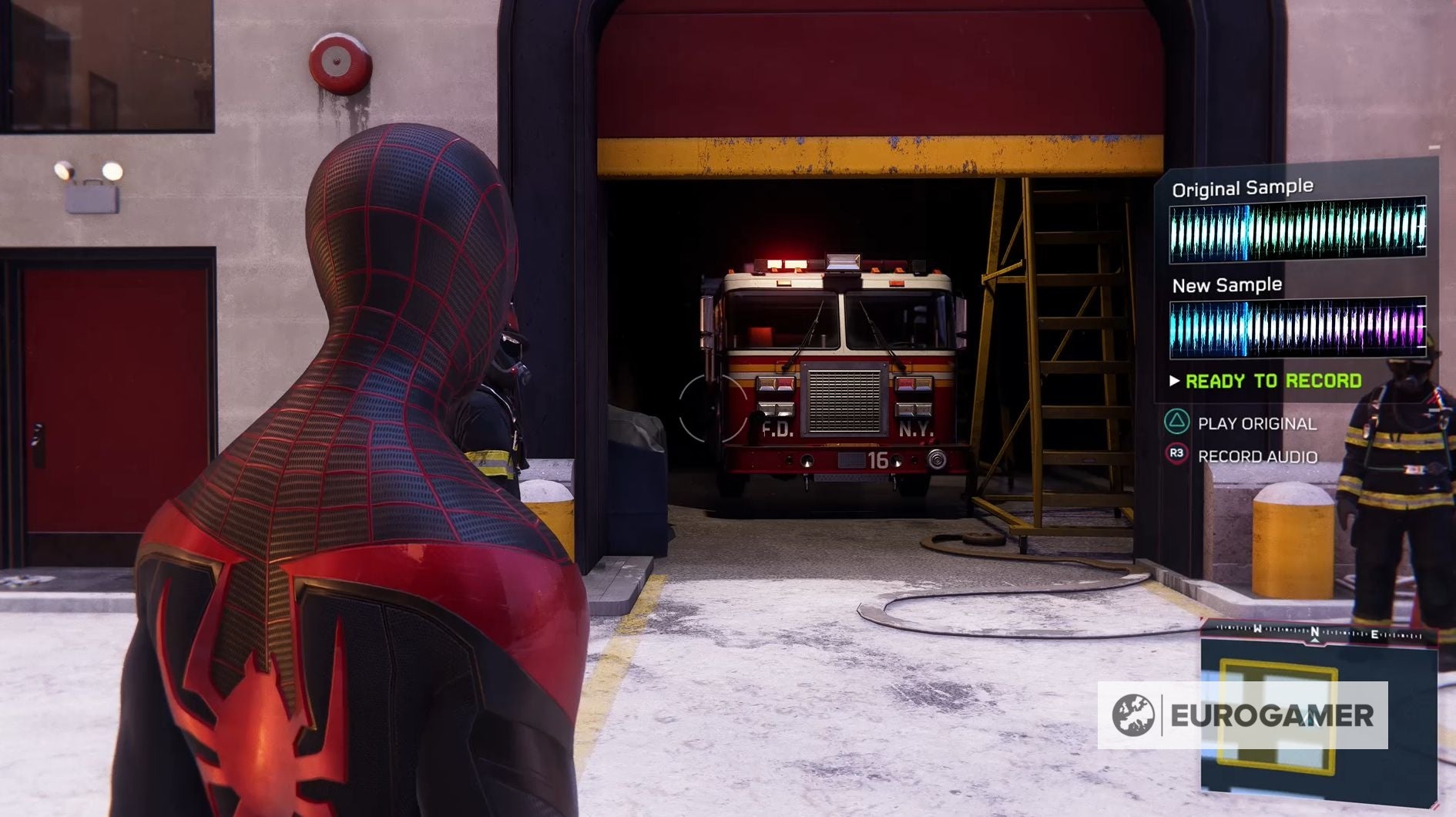Enable recording via the RECORD AUDIO control
This screenshot has width=1456, height=817.
(1256, 456)
